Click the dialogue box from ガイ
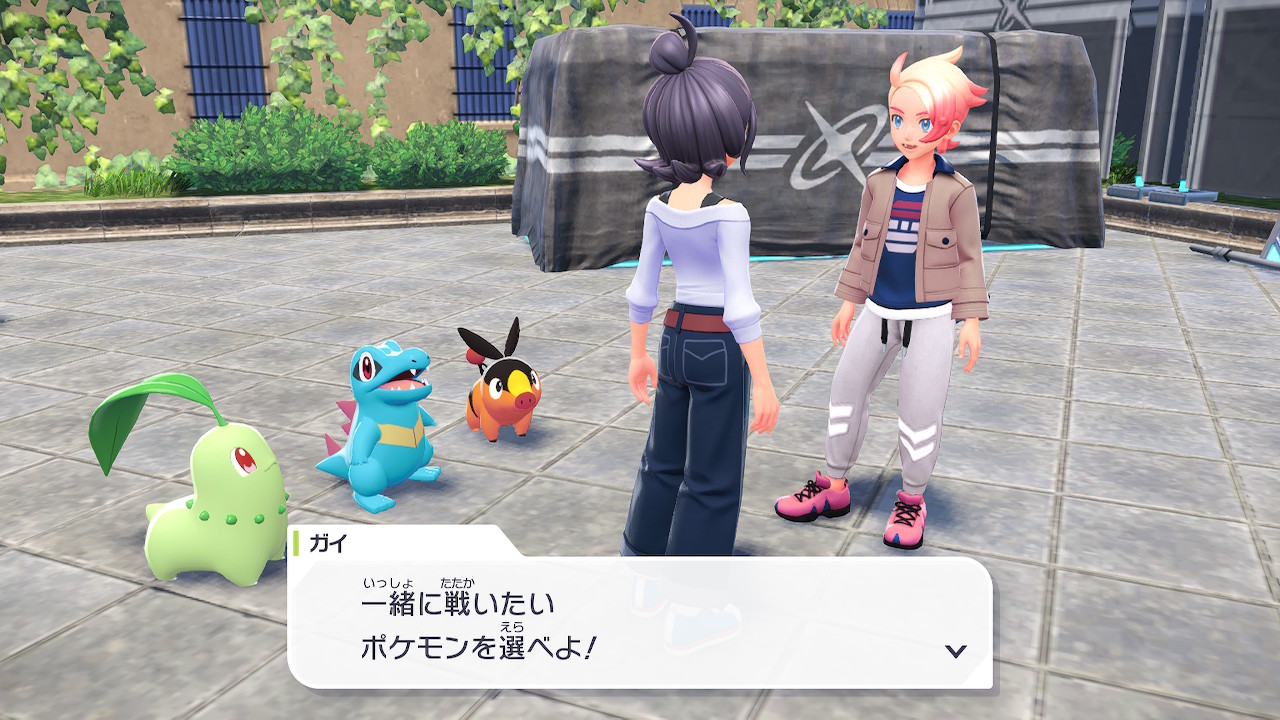This screenshot has height=720, width=1280. coord(640,622)
